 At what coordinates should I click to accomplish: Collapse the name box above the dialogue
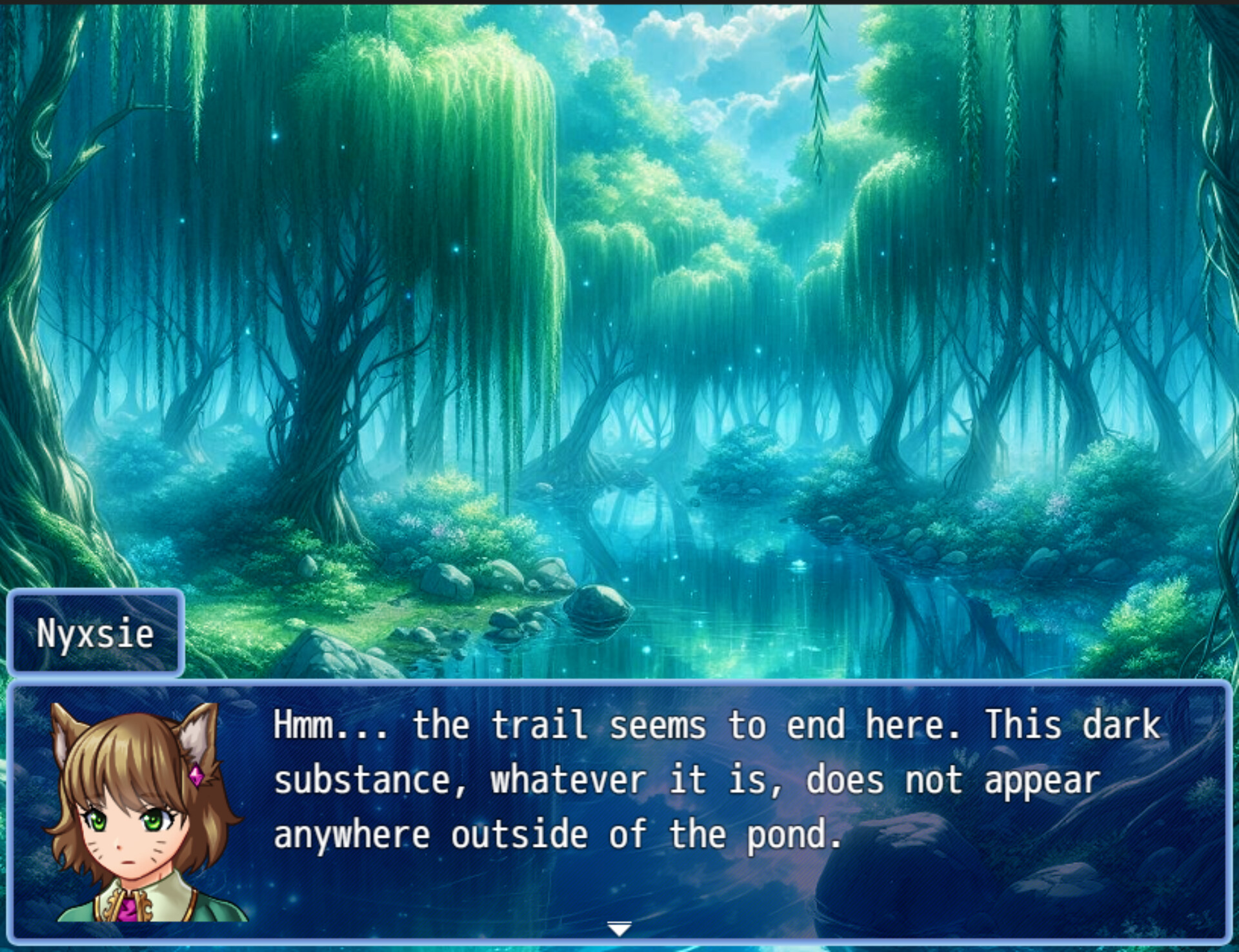[96, 633]
